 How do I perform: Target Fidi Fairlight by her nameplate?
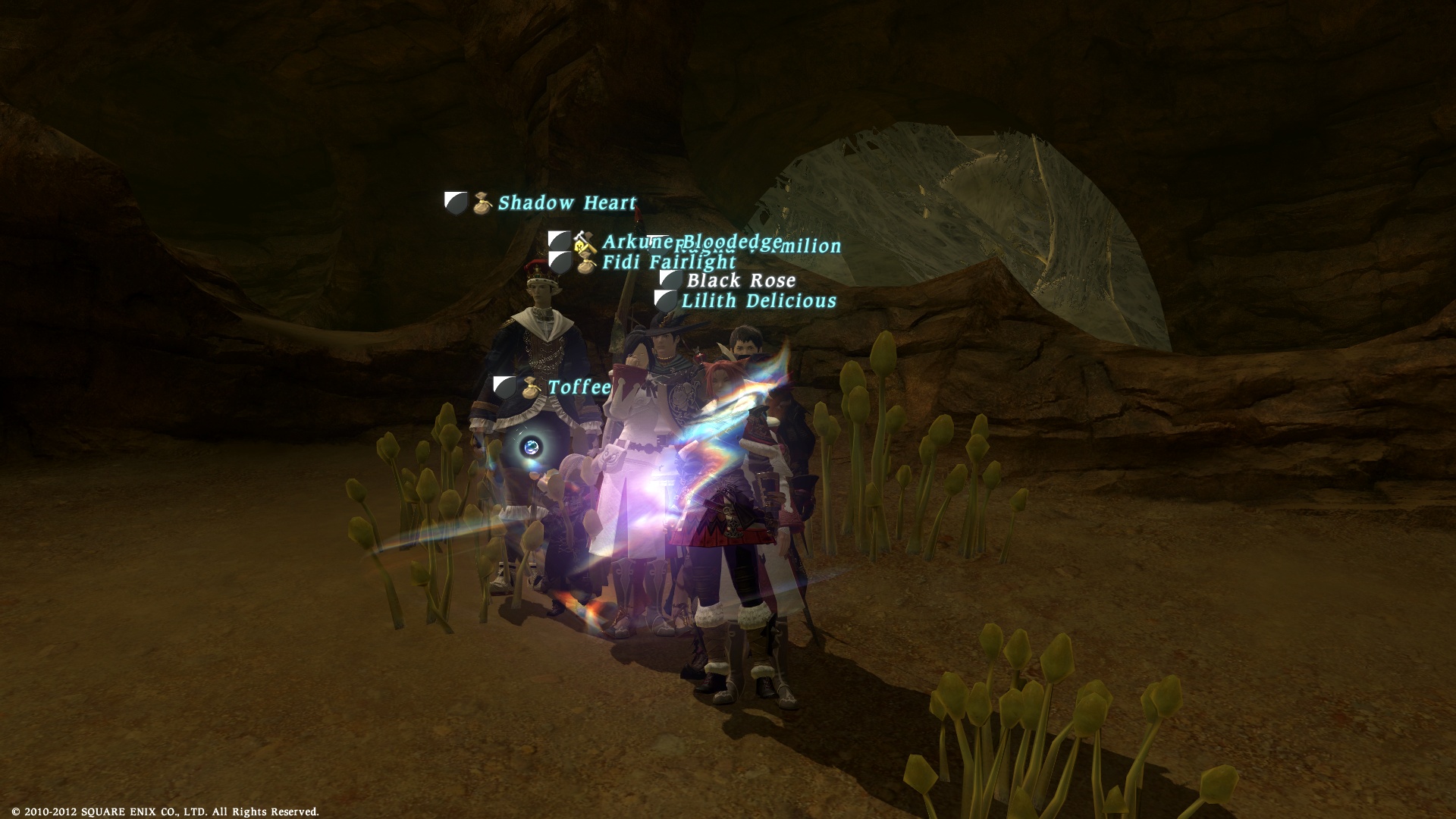(x=668, y=262)
